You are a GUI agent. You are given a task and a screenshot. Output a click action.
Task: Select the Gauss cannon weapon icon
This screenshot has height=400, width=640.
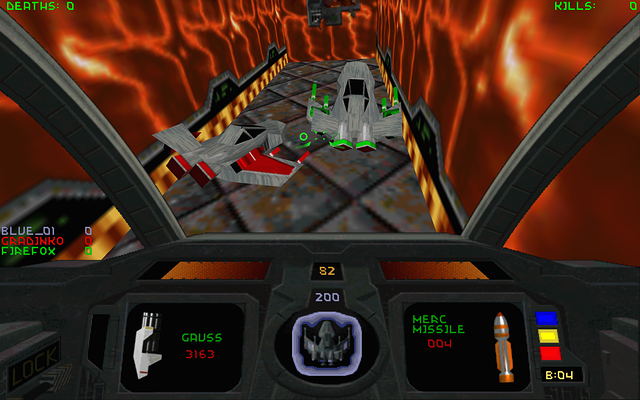[x=148, y=346]
